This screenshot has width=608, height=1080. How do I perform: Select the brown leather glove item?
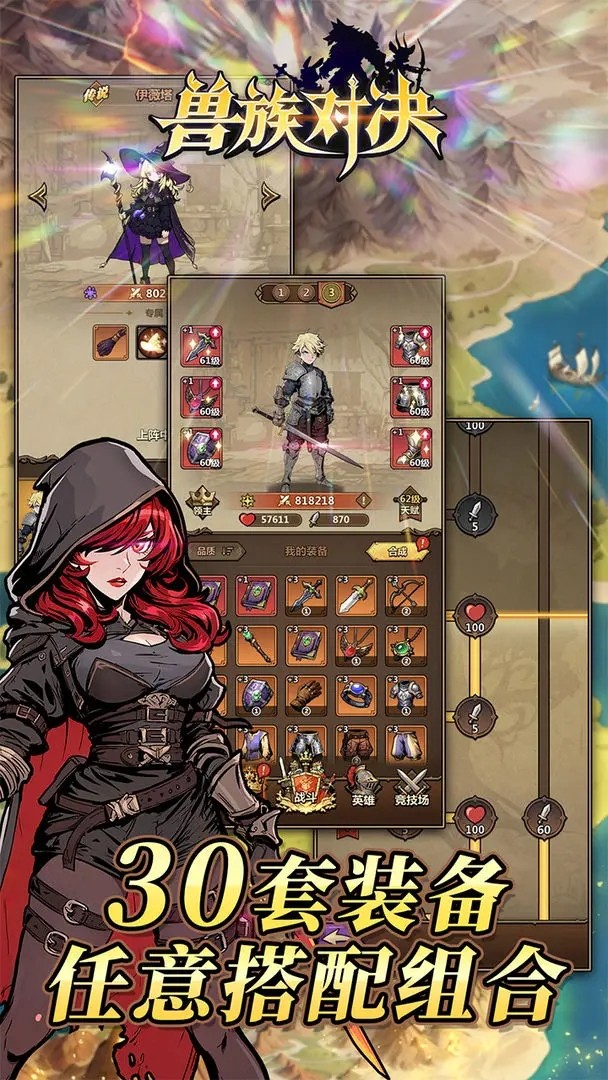point(306,696)
